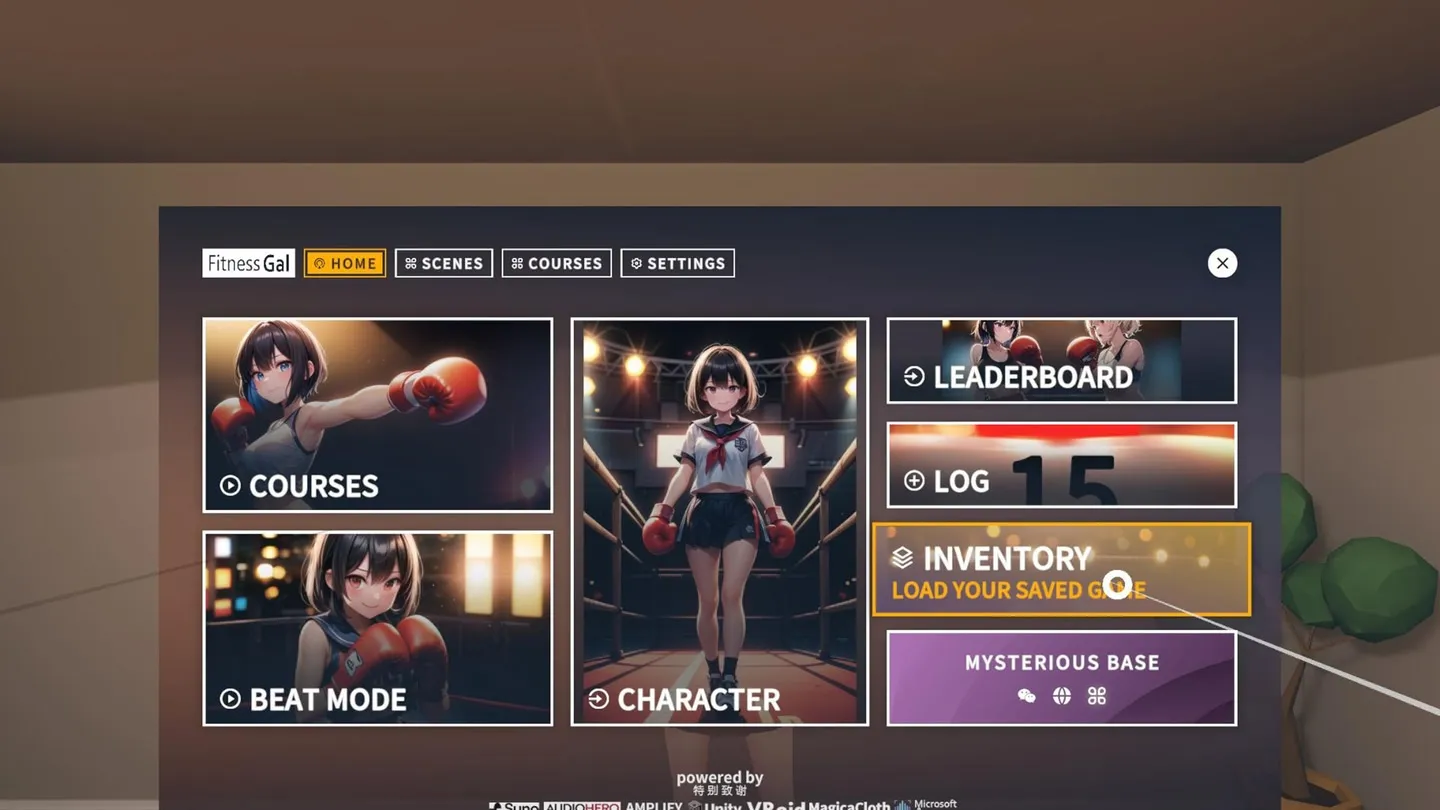Switch to the Home tab
This screenshot has height=810, width=1440.
345,263
